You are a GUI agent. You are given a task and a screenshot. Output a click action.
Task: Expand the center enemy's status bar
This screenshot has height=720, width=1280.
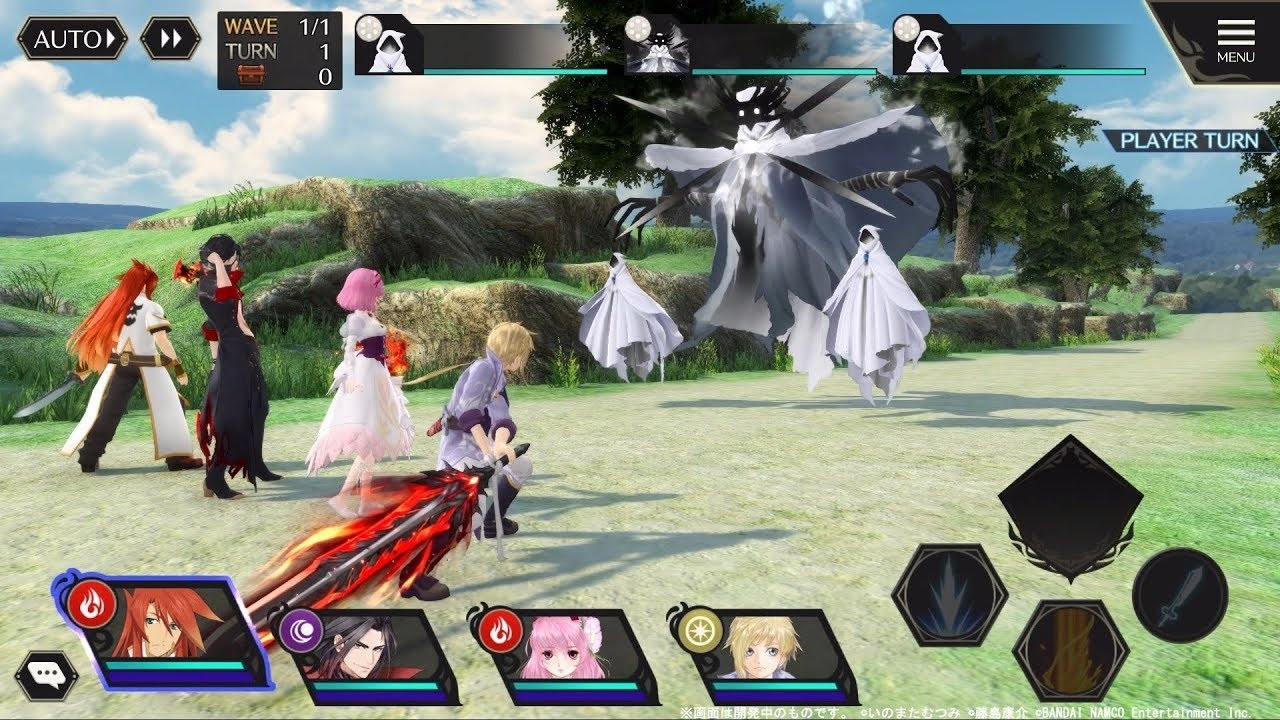655,50
